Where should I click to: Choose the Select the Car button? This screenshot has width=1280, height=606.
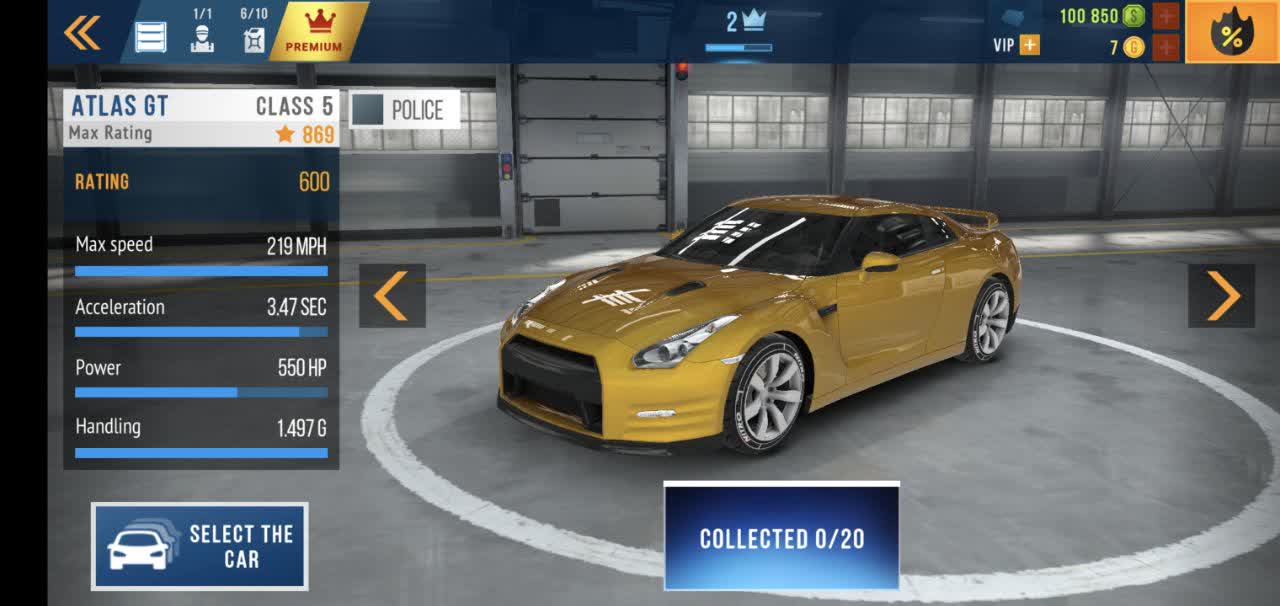click(x=200, y=546)
